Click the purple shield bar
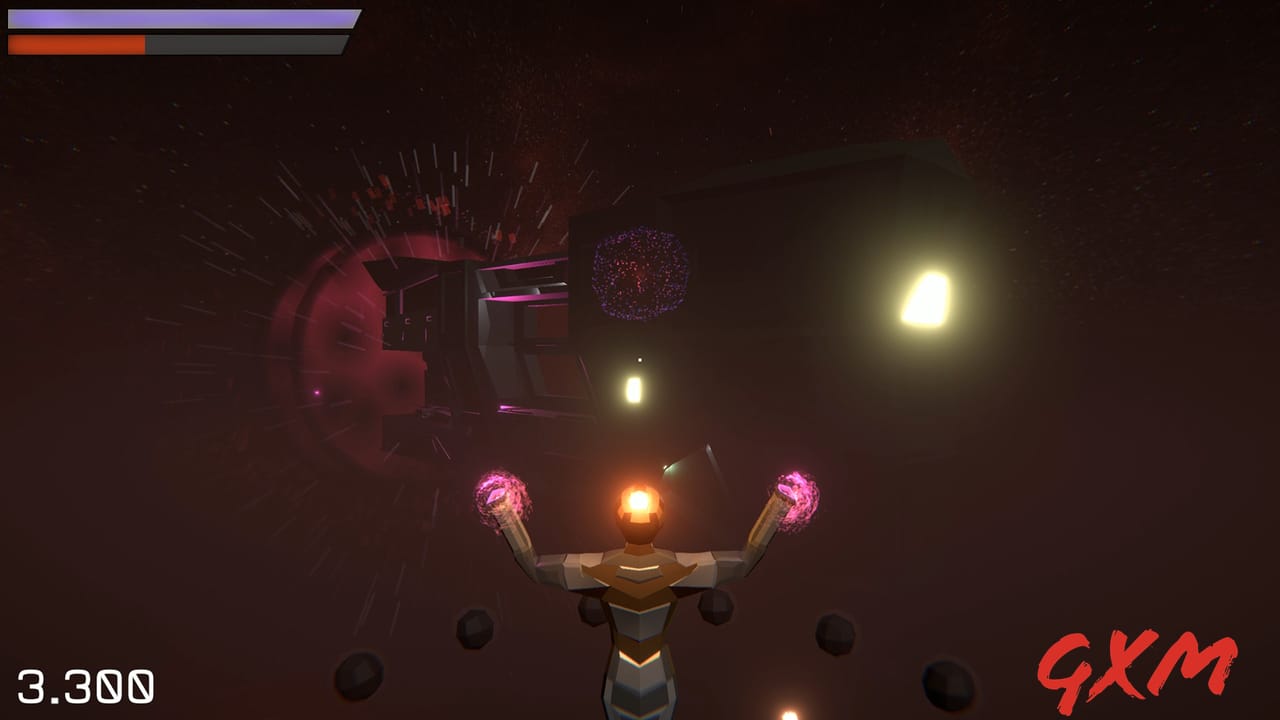Screen dimensions: 1280x720 [180, 17]
